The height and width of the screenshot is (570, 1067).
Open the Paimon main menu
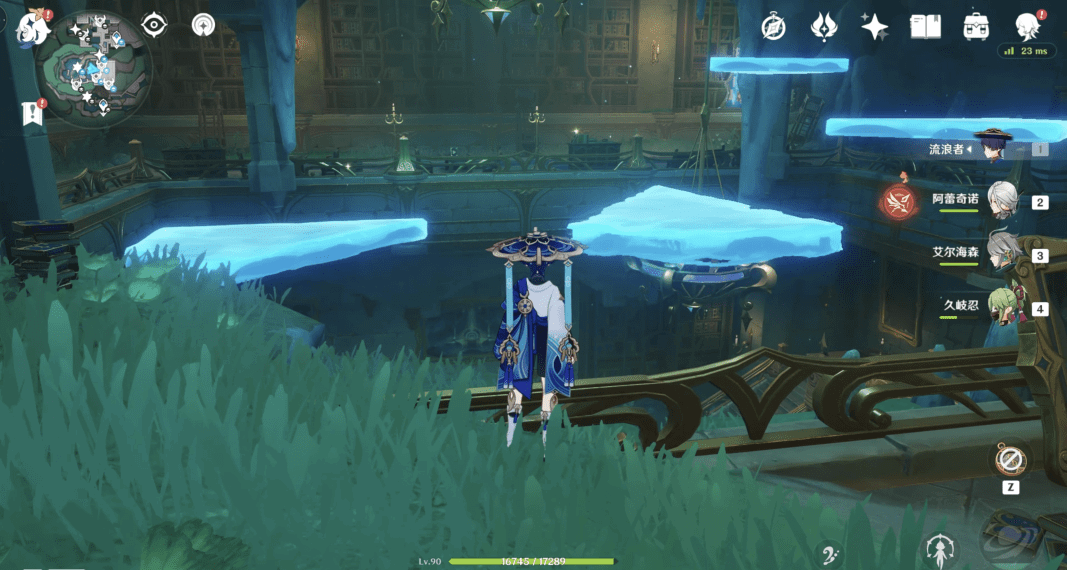(33, 27)
